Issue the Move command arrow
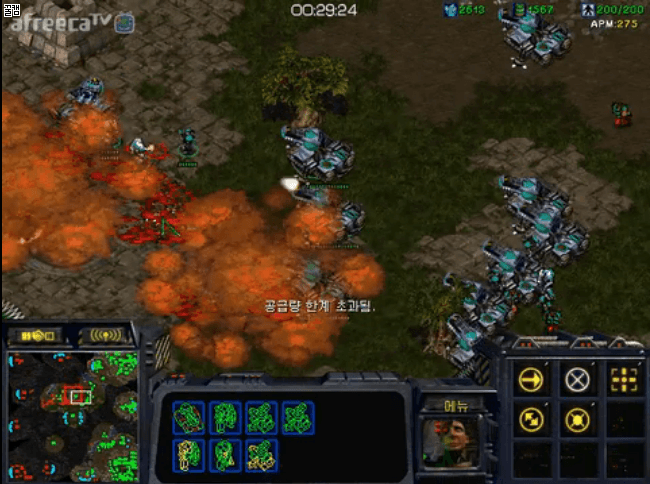The height and width of the screenshot is (484, 650). click(x=530, y=379)
